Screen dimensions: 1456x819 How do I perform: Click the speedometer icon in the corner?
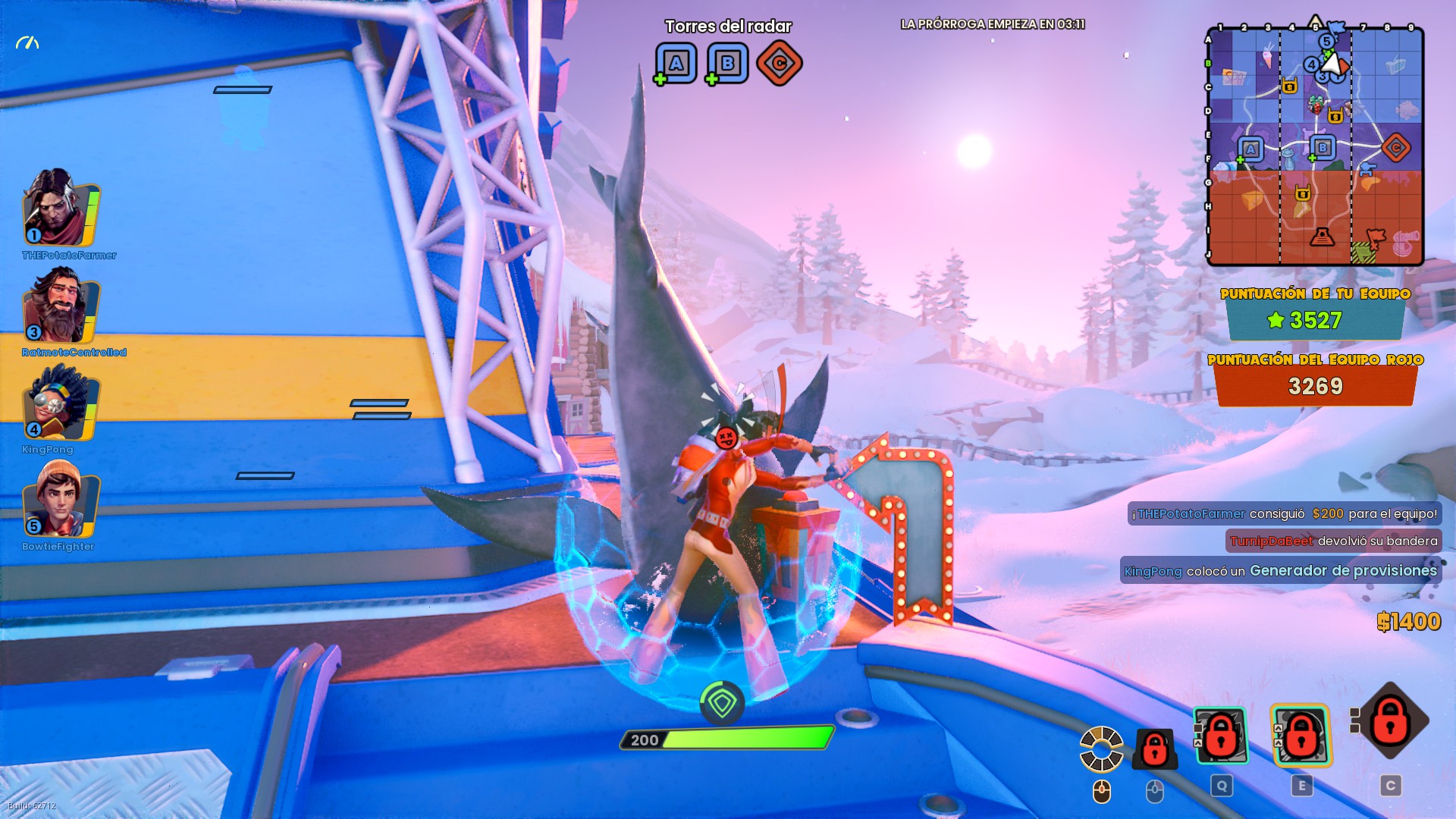click(27, 43)
